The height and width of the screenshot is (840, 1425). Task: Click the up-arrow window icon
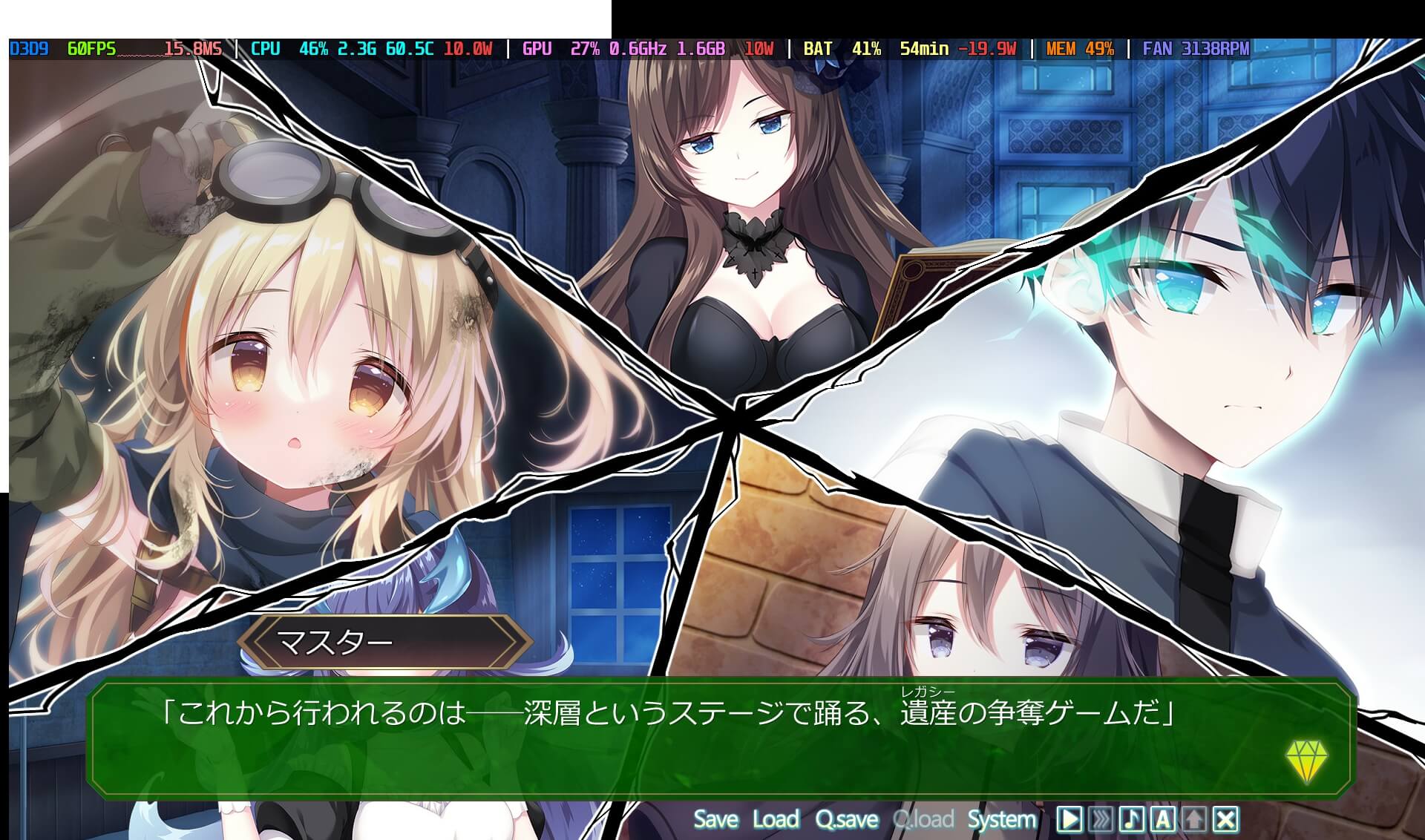point(1193,820)
